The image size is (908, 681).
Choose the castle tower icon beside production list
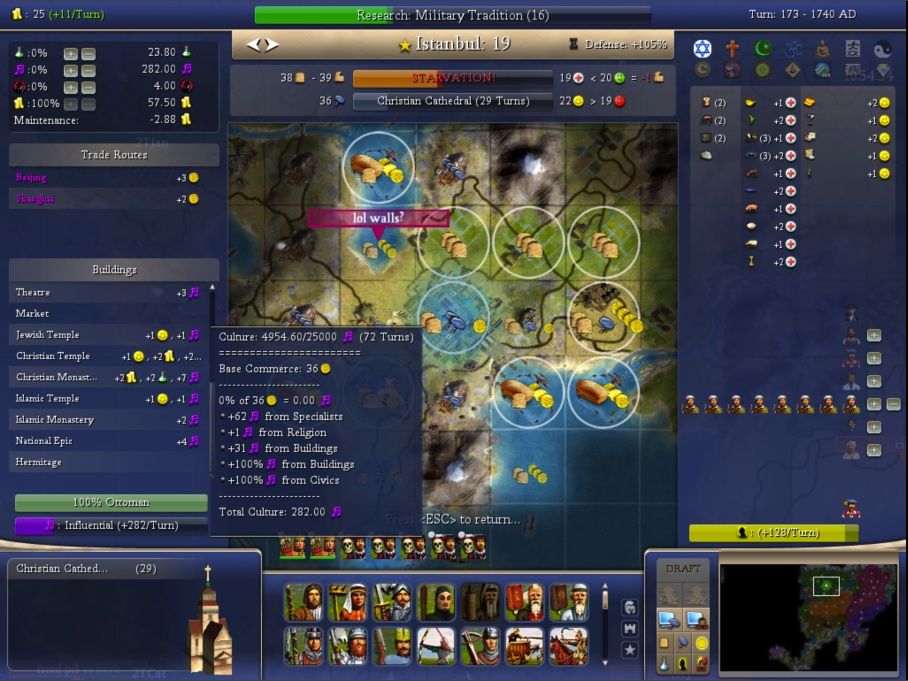(x=630, y=628)
